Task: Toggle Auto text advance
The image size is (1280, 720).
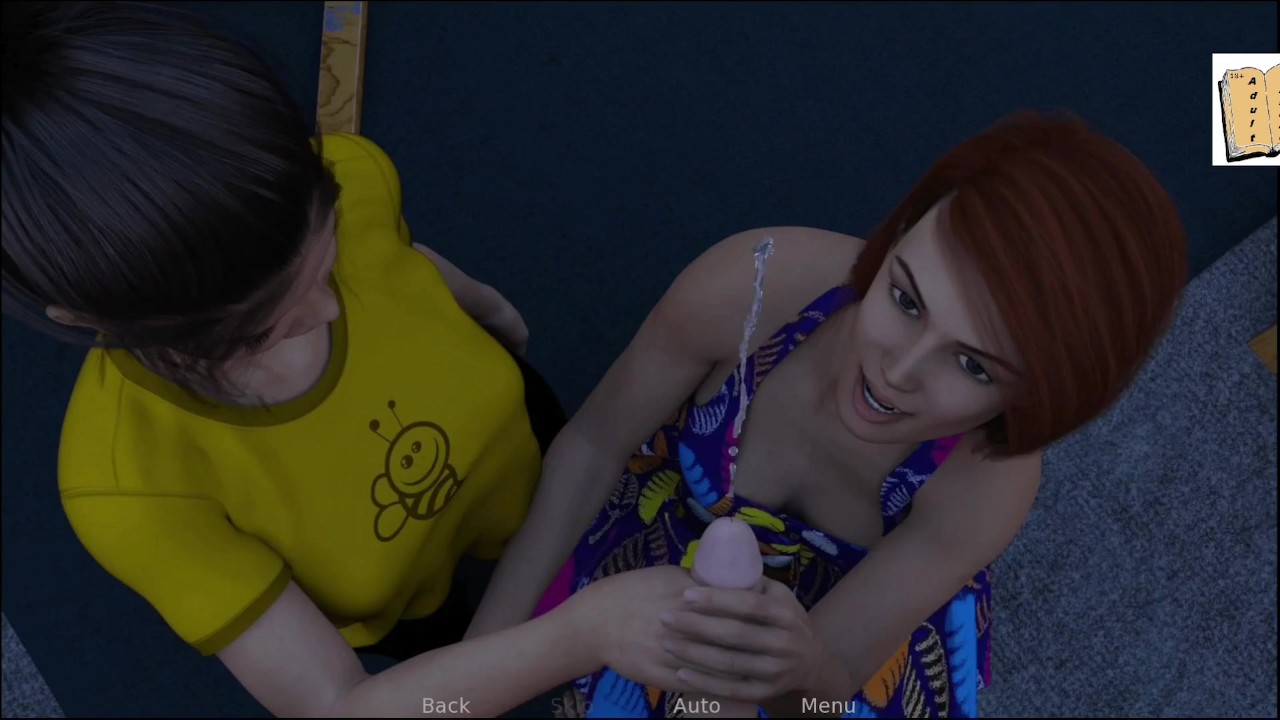Action: (696, 706)
